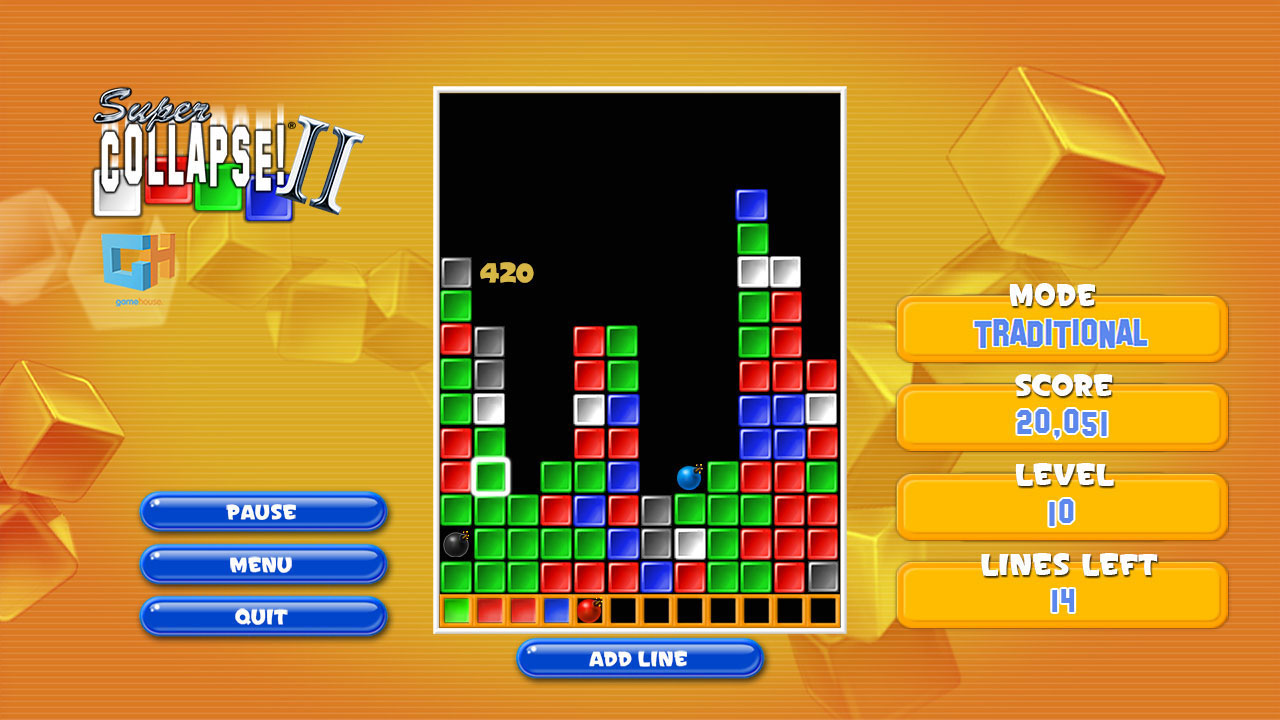Click the white highlighted block beside the 420 score popup
Viewport: 1280px width, 720px height.
pos(455,270)
